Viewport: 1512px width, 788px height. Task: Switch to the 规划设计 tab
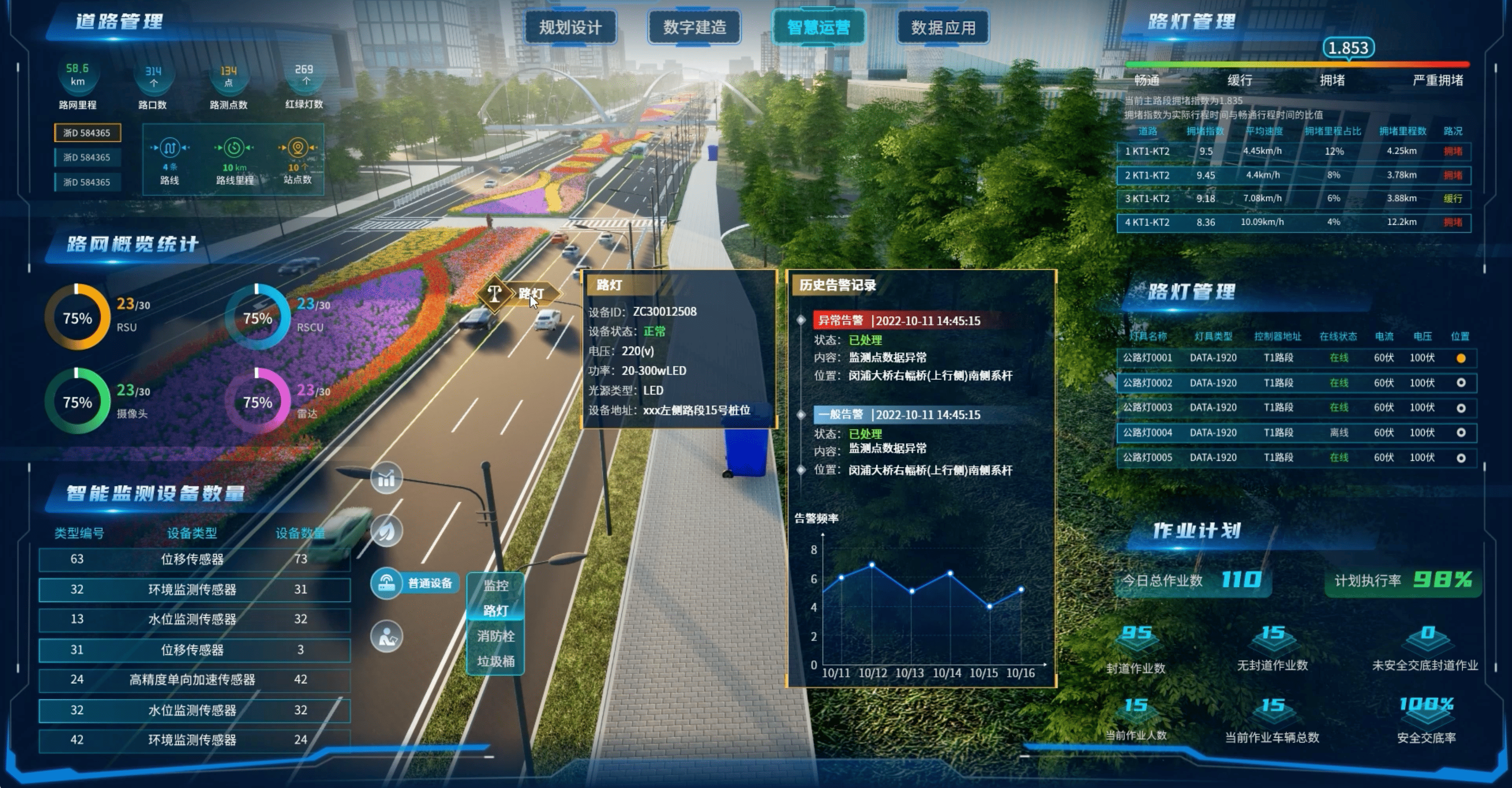click(x=570, y=27)
